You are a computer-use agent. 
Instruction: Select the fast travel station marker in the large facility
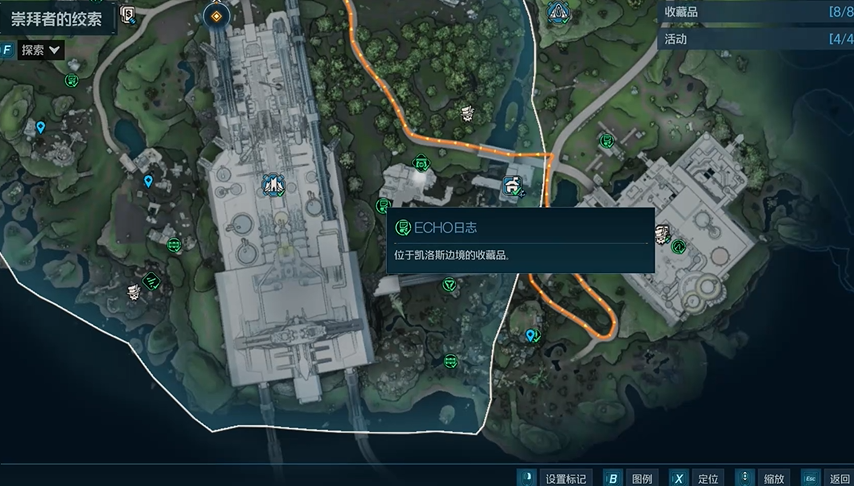click(271, 184)
